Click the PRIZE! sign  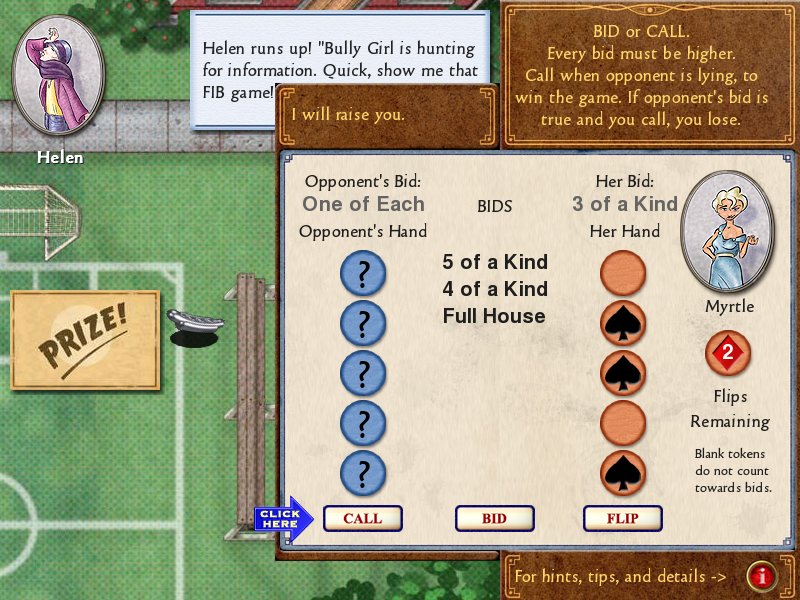[85, 340]
